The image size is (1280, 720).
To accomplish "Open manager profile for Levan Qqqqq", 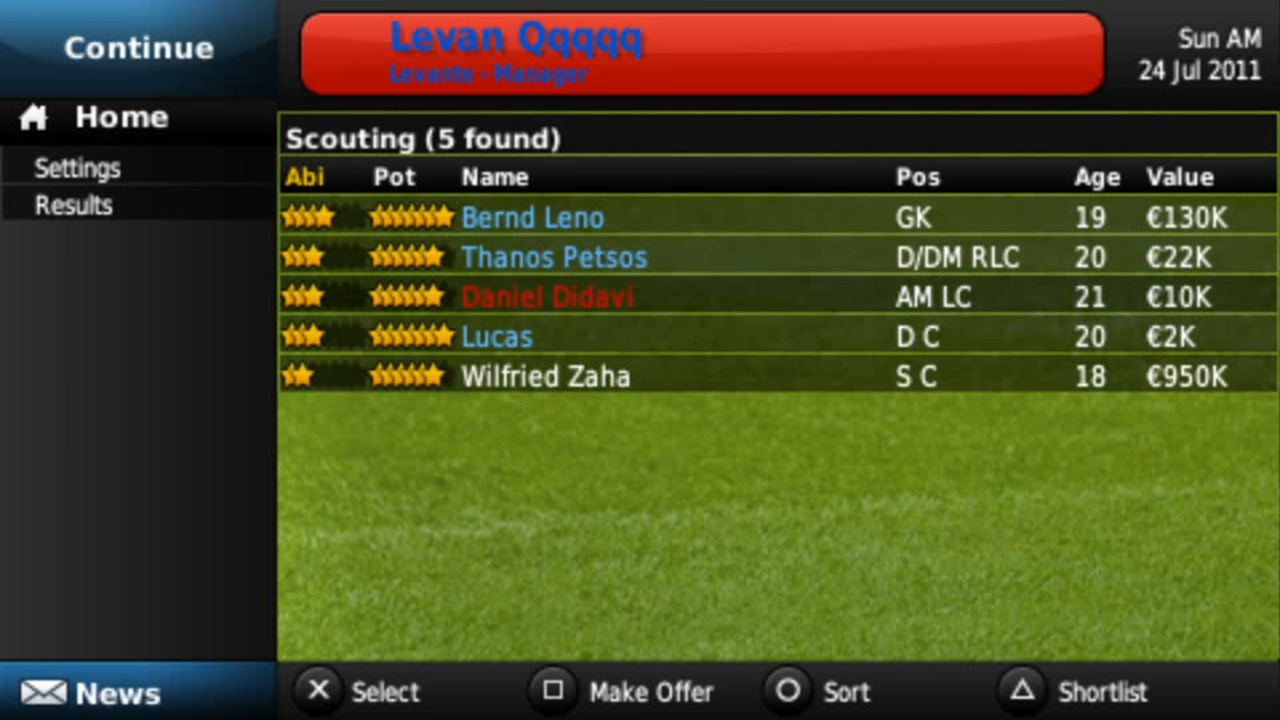I will [x=700, y=52].
